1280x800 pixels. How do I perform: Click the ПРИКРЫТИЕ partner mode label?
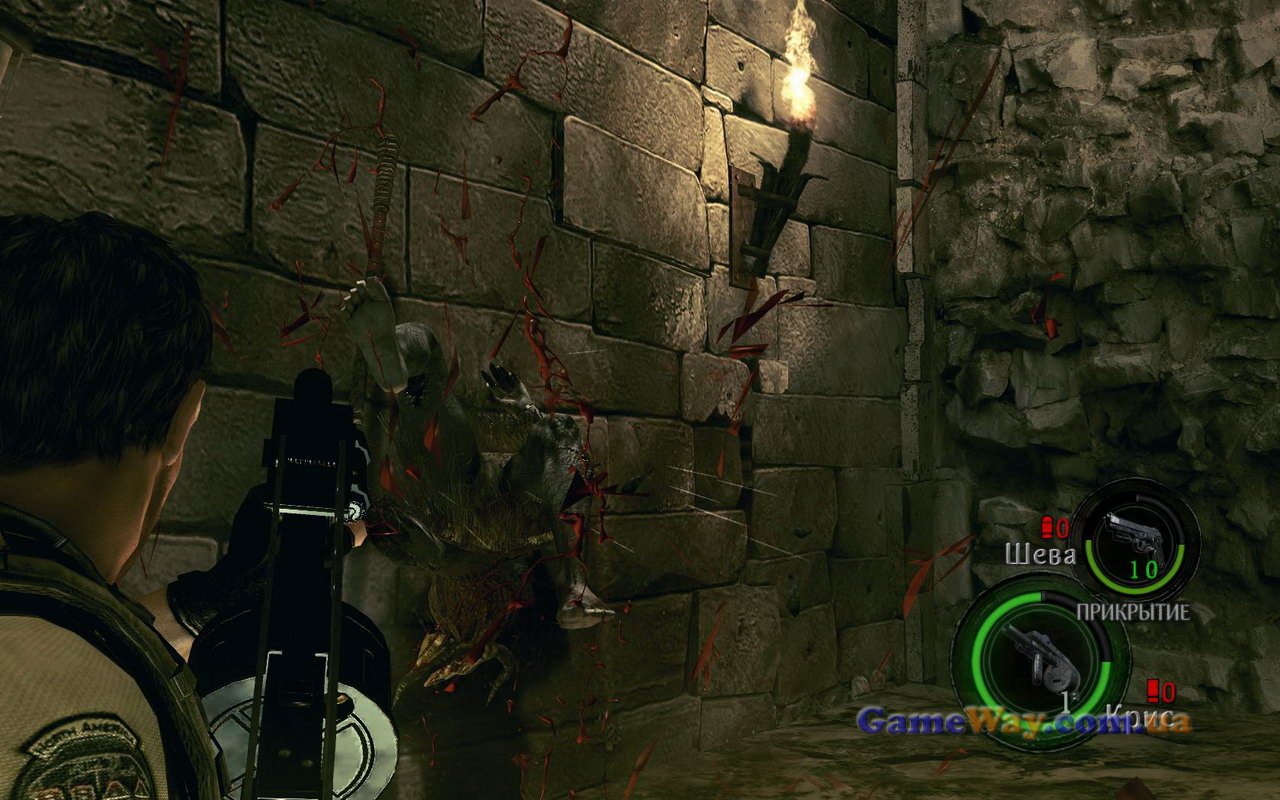tap(1133, 612)
